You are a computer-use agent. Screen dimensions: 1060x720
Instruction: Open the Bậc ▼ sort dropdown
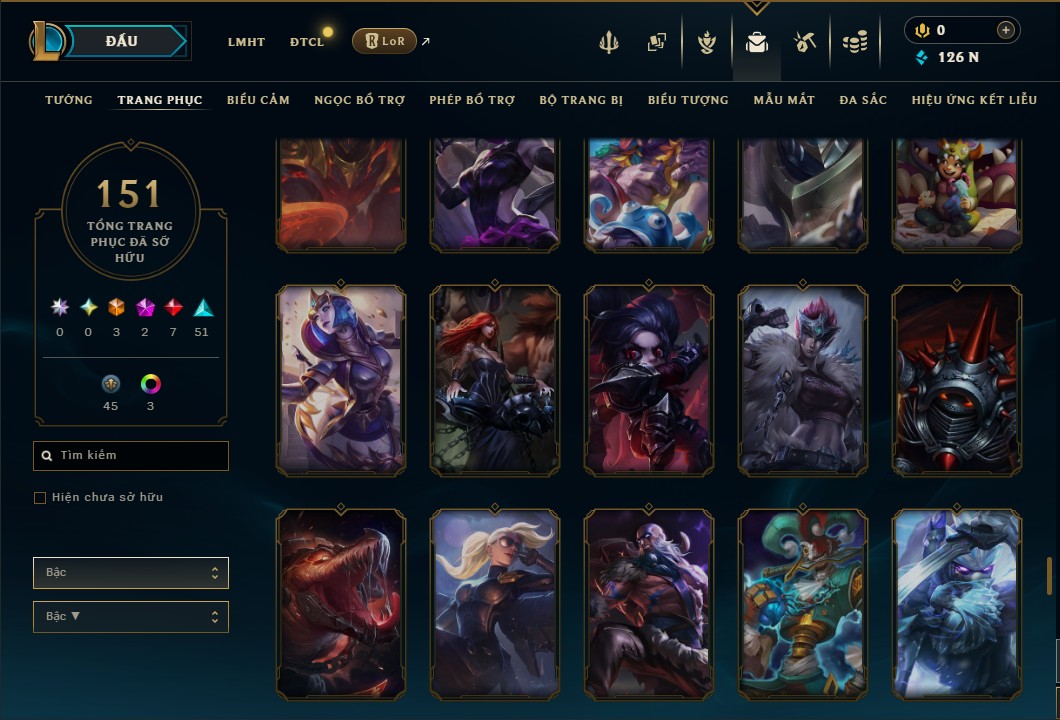pos(131,617)
